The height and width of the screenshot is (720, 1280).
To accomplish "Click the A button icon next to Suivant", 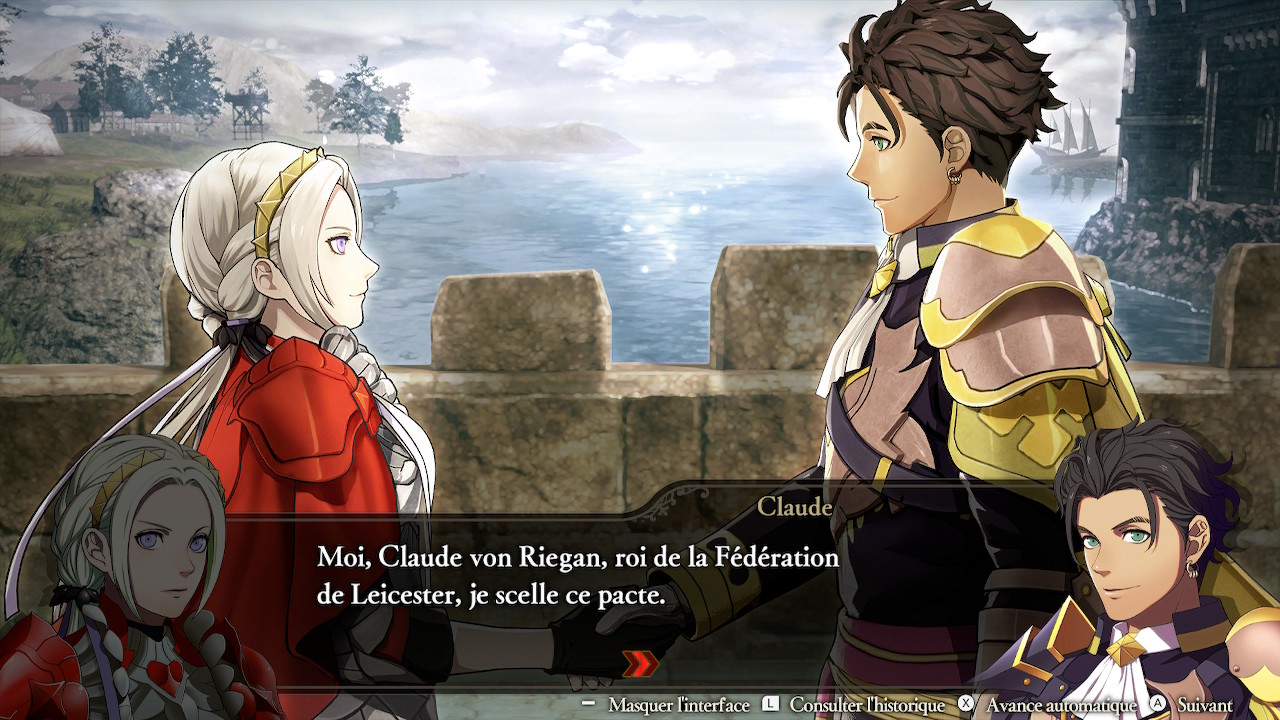I will click(x=1157, y=703).
